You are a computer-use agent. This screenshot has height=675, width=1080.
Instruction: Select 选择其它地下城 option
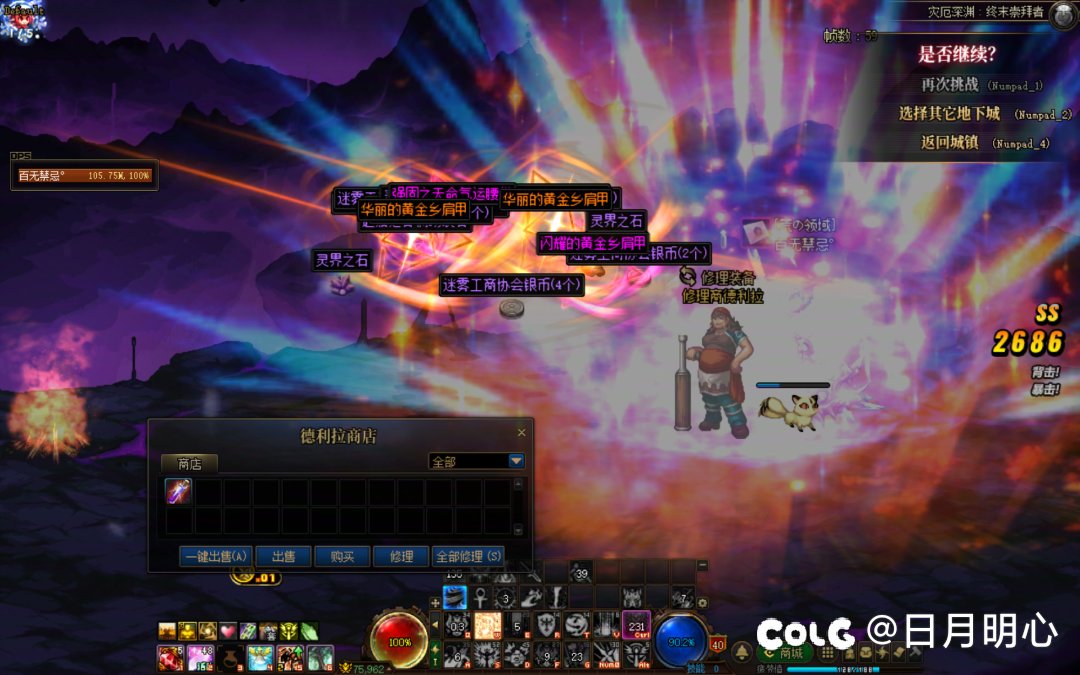pos(949,114)
